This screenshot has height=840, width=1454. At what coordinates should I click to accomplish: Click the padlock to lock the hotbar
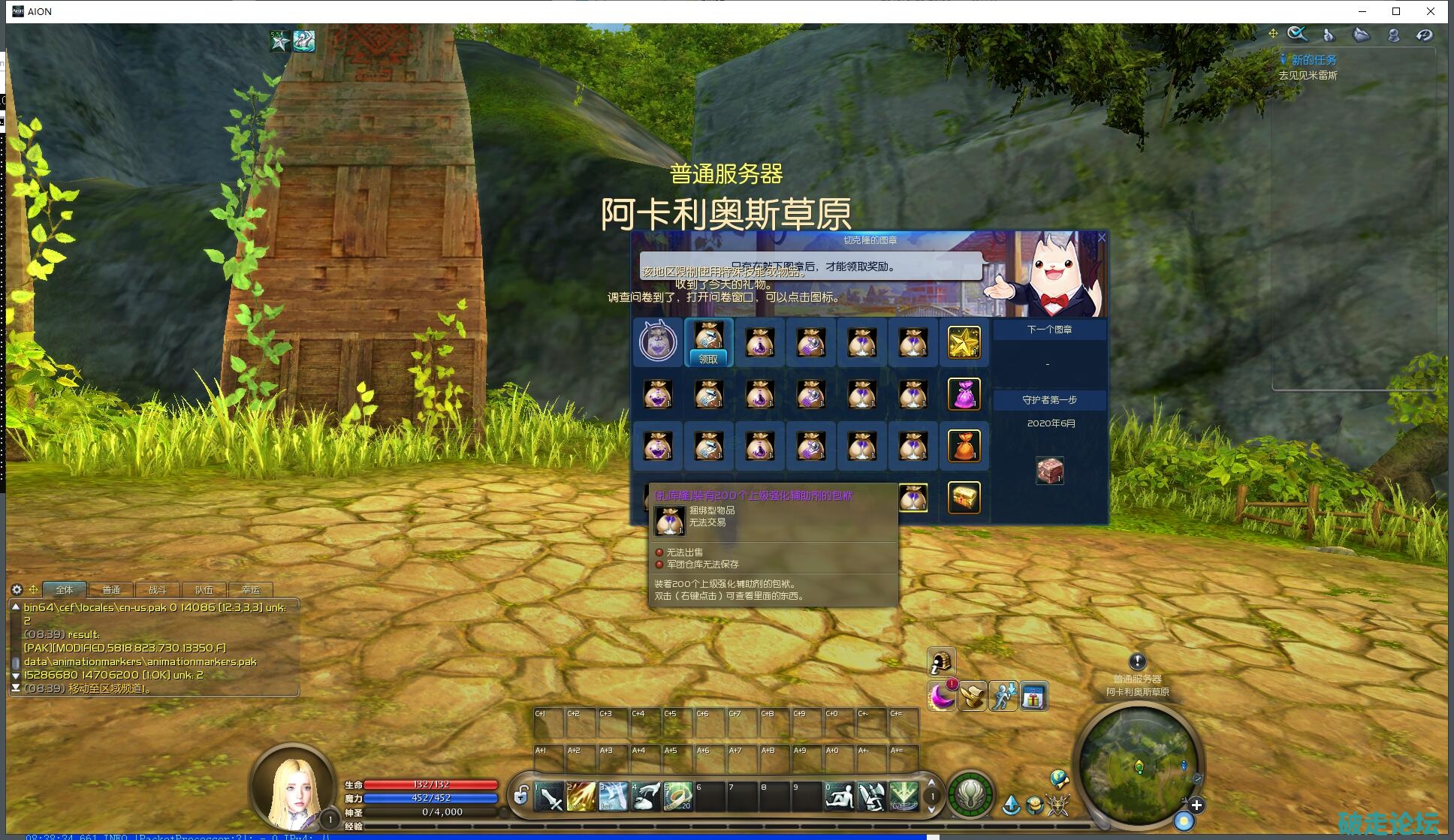(x=520, y=795)
